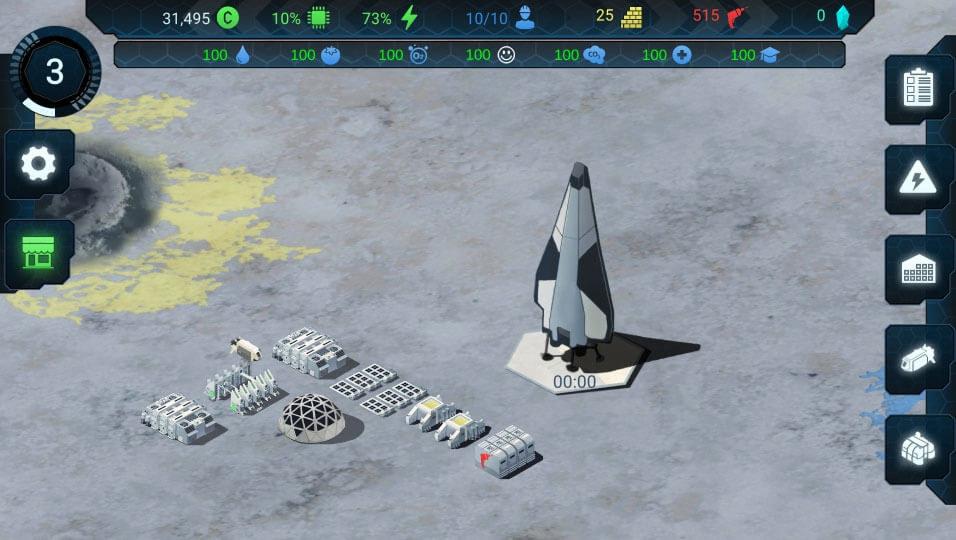The image size is (956, 540).
Task: Tap the graduation cap education icon
Action: pos(769,55)
